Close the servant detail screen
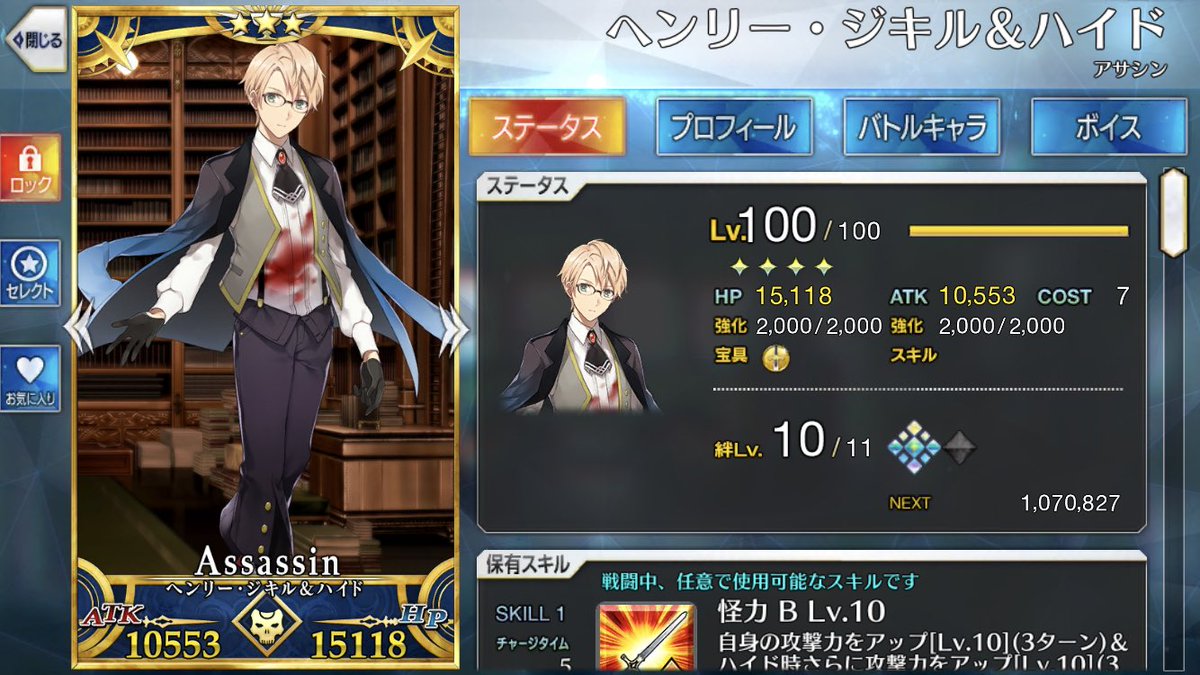The height and width of the screenshot is (675, 1200). [36, 40]
